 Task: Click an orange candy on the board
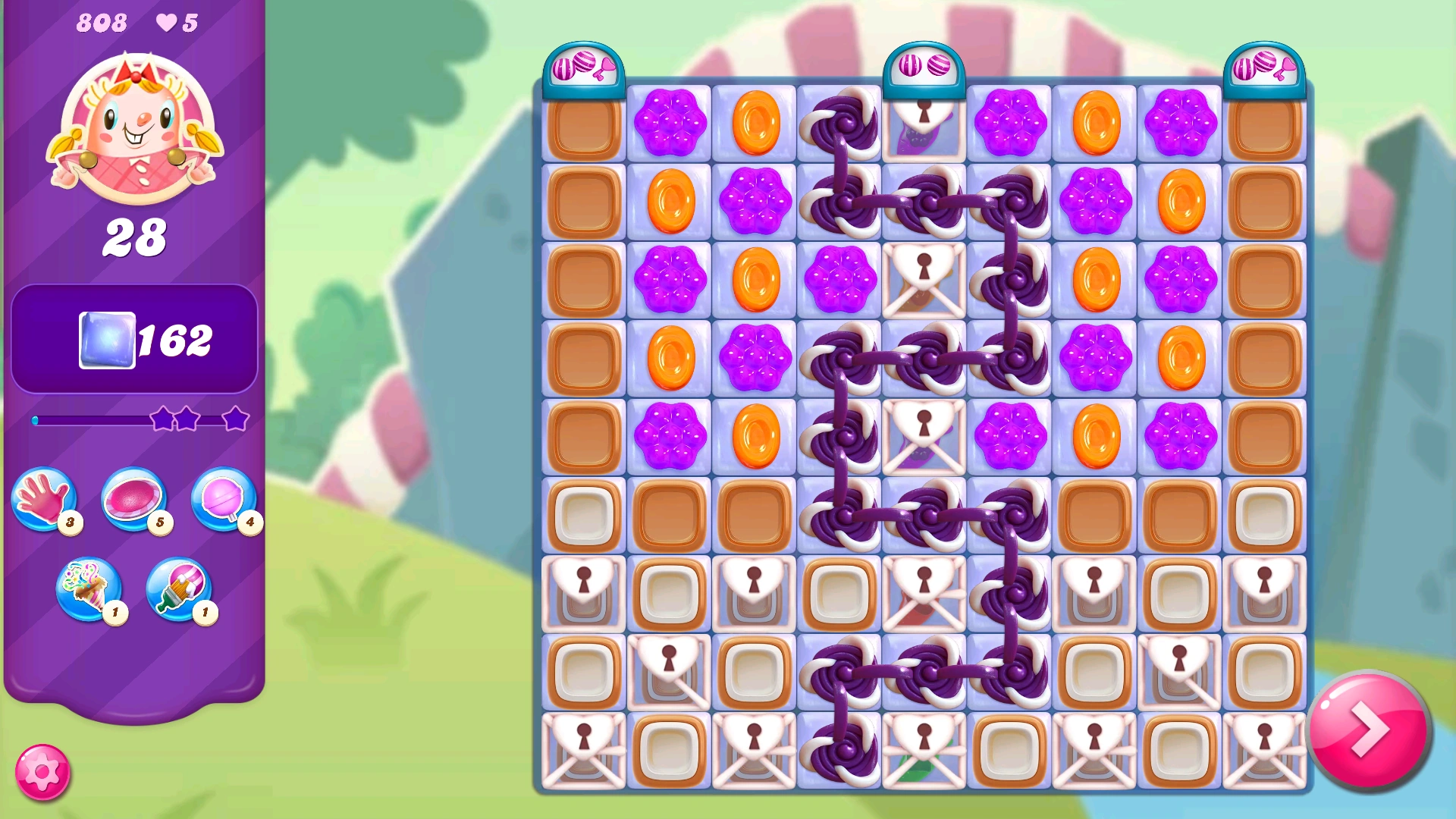tap(756, 121)
